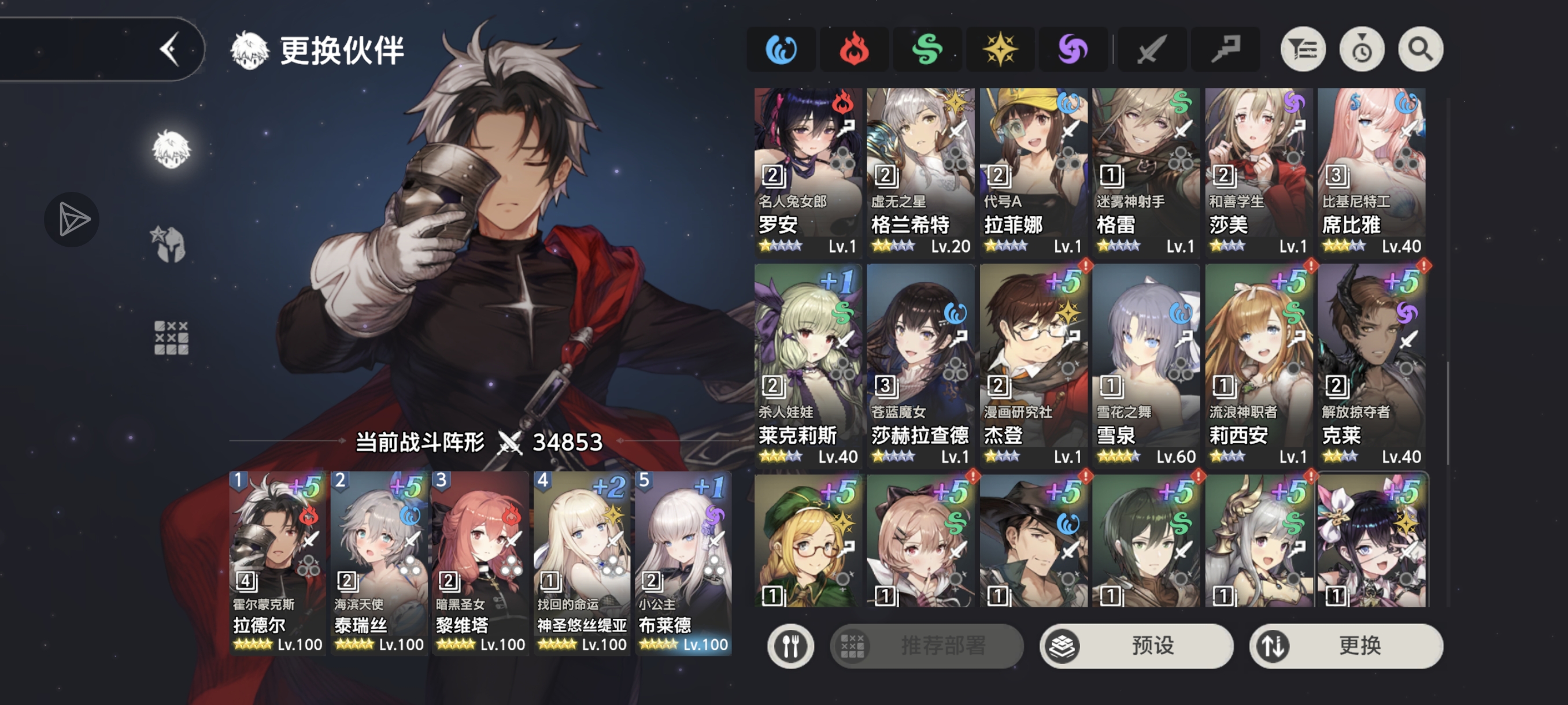Filter by the yellow light element
Screen dimensions: 1568x705
pyautogui.click(x=1000, y=50)
